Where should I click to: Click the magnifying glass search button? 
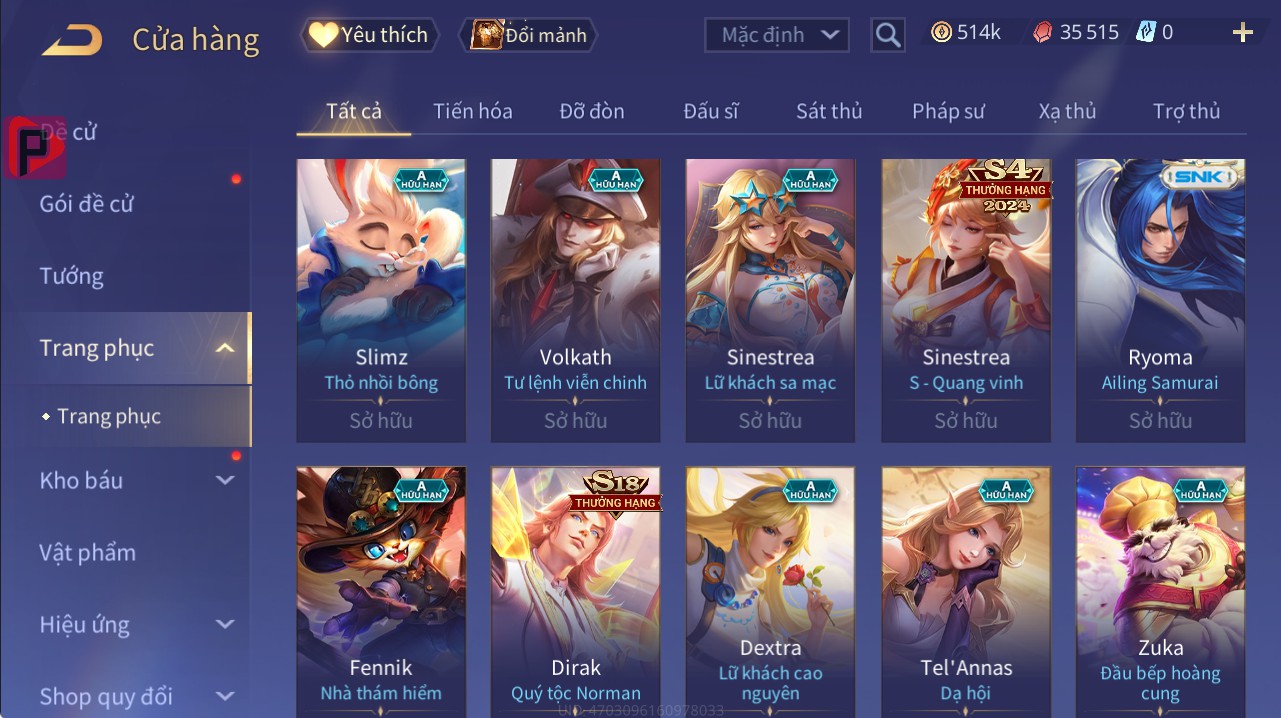(887, 35)
